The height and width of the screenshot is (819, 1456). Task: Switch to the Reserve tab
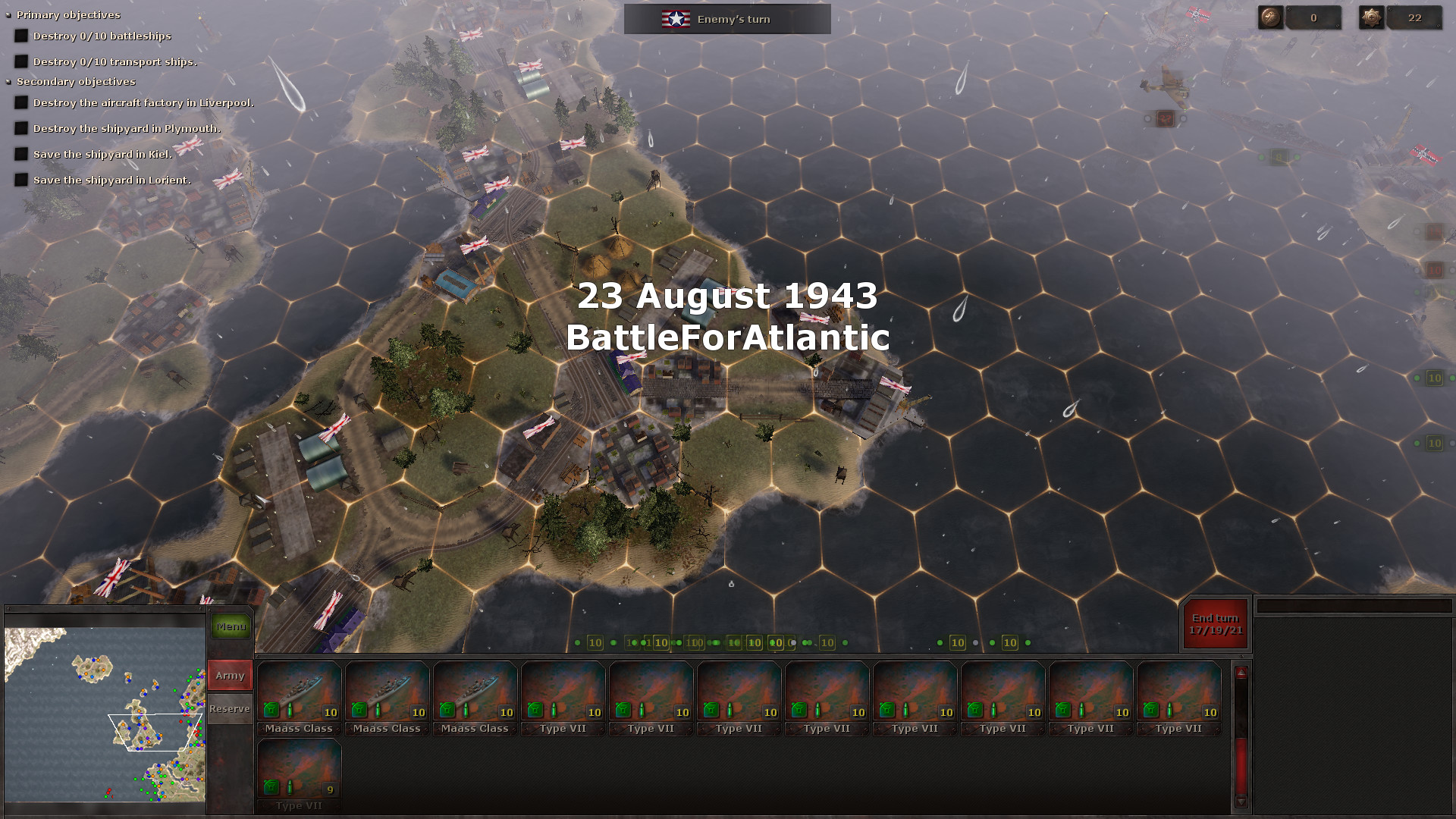[229, 708]
